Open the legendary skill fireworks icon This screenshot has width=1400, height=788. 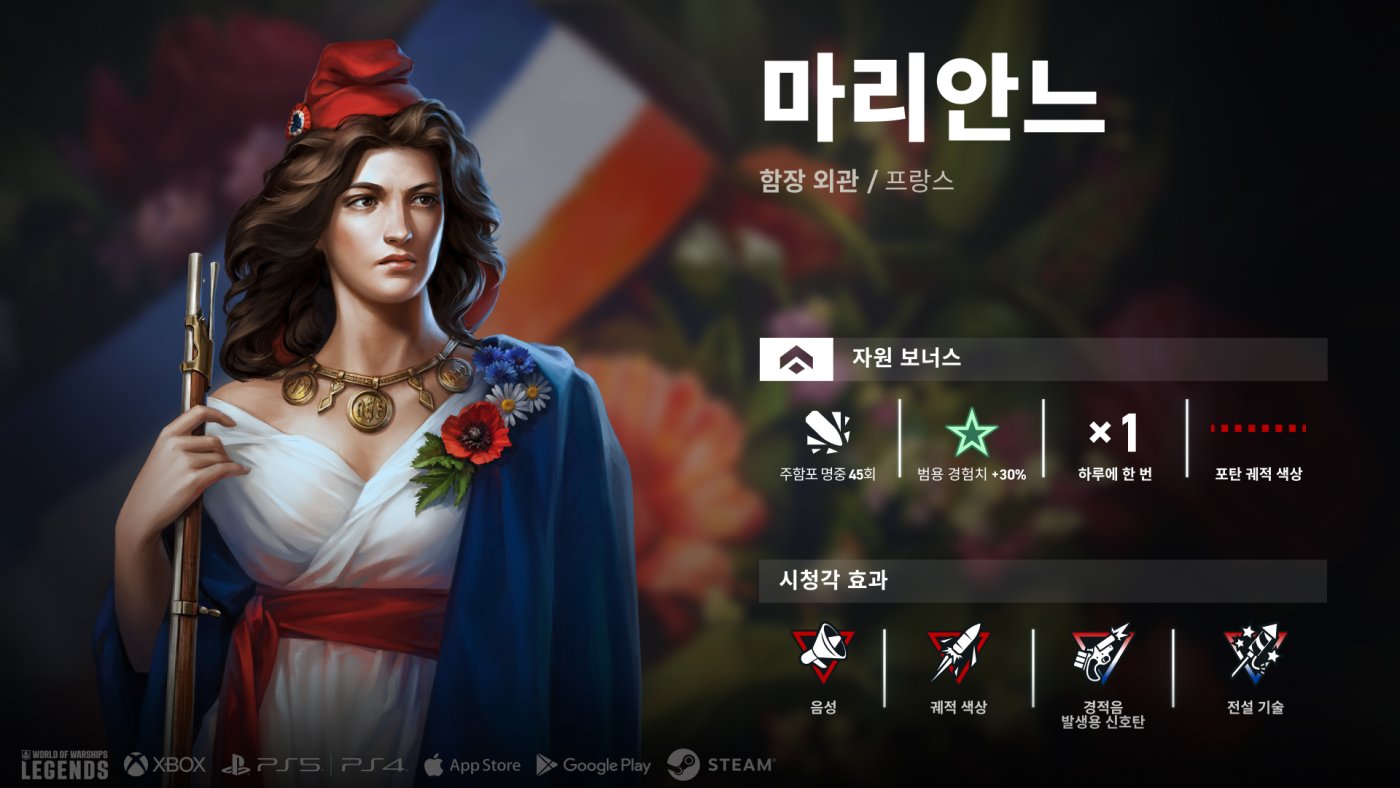[x=1255, y=653]
